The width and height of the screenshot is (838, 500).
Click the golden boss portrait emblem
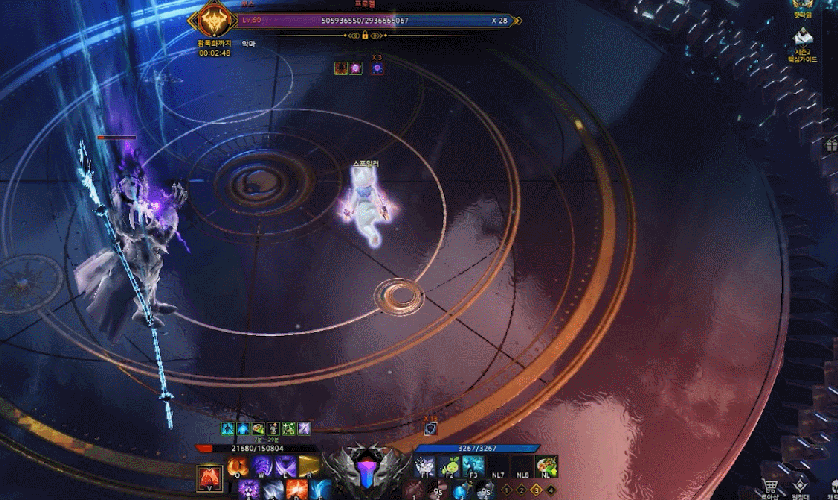tap(213, 20)
